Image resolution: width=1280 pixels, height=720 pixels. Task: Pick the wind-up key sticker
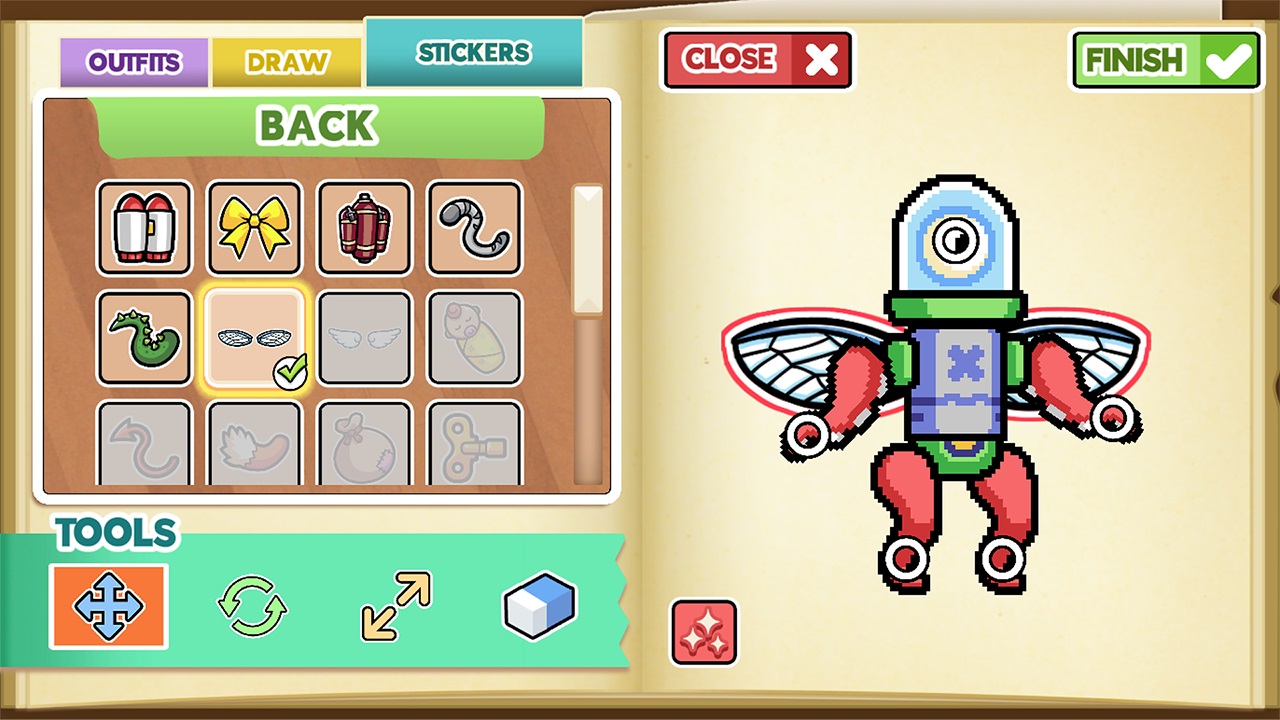[473, 445]
